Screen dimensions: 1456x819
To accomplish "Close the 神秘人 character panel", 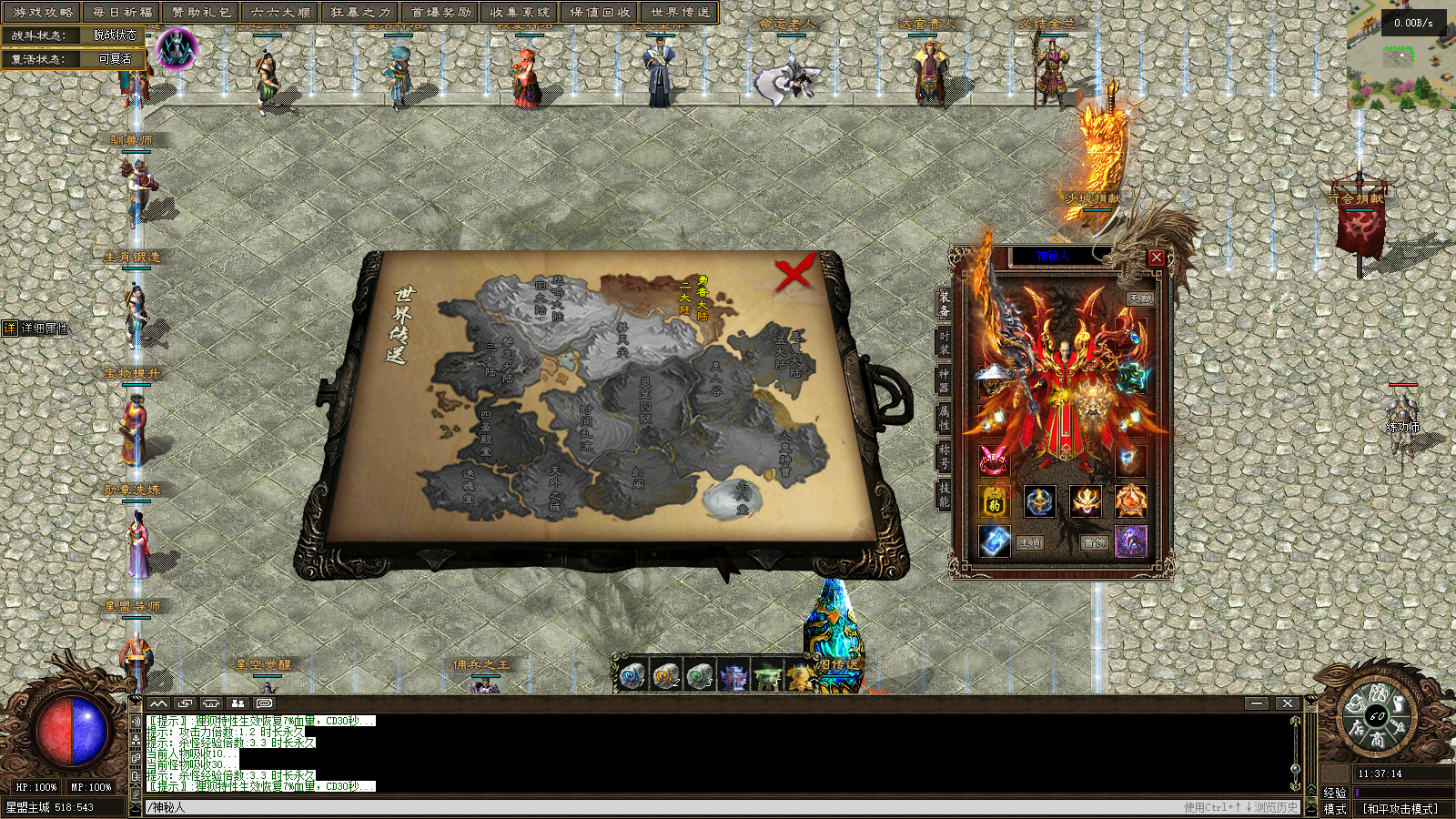I will [x=1156, y=258].
